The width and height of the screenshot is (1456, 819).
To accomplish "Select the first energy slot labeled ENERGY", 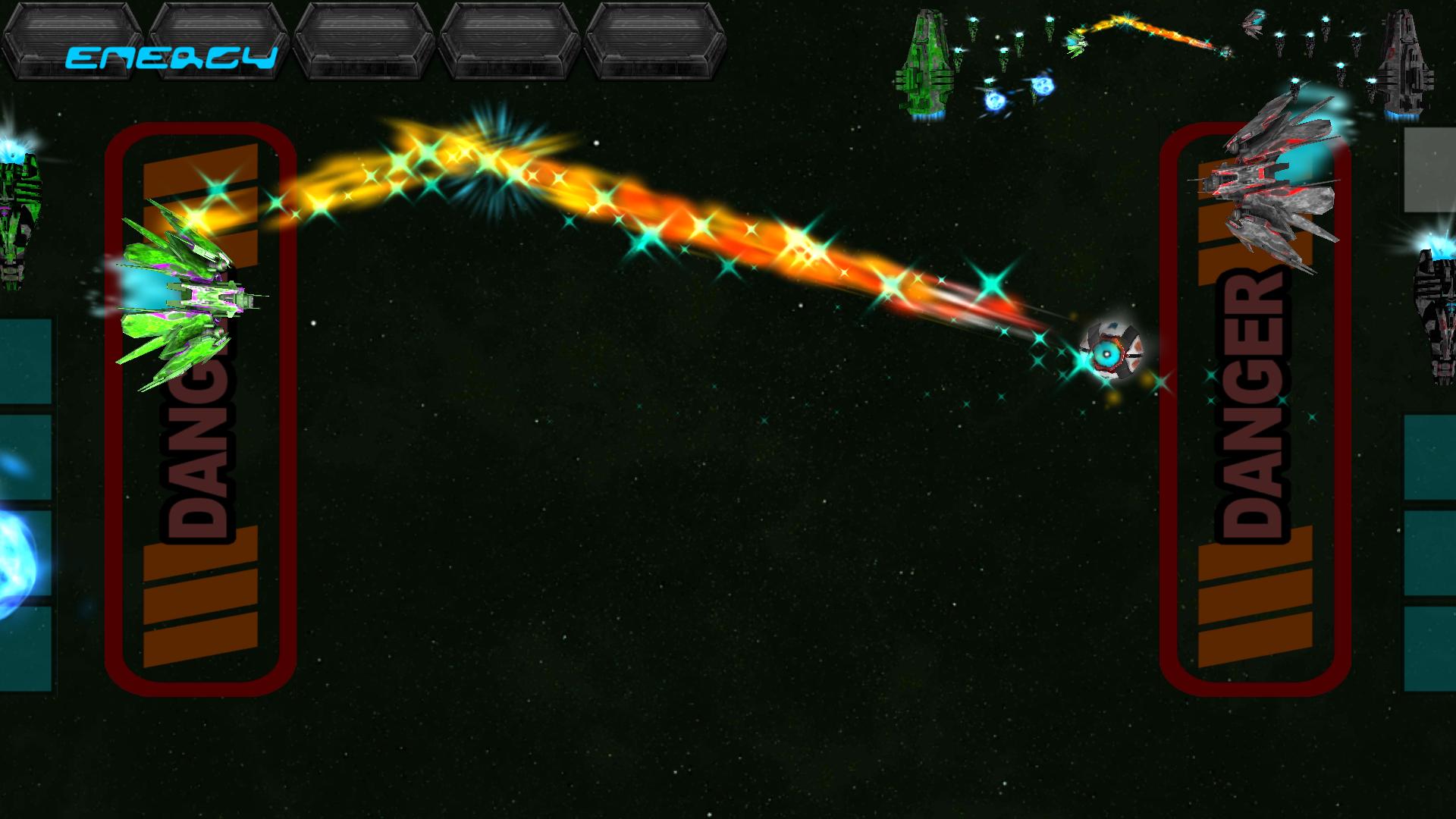I will (x=72, y=39).
